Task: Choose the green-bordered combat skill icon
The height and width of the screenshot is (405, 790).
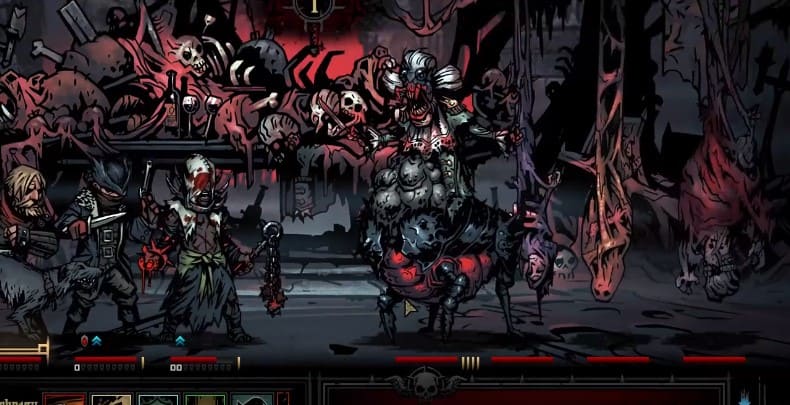Action: point(204,400)
